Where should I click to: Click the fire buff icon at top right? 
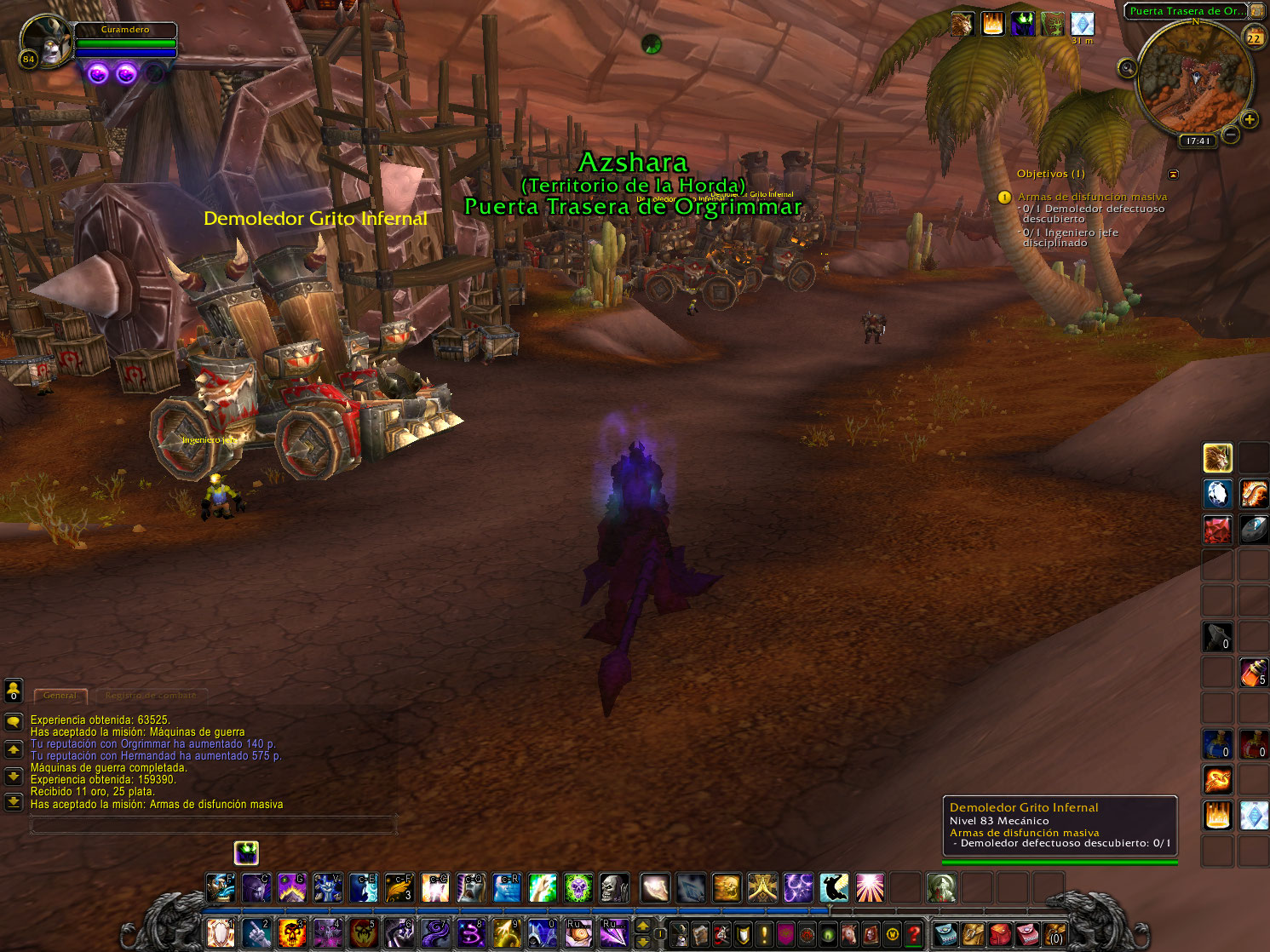992,24
